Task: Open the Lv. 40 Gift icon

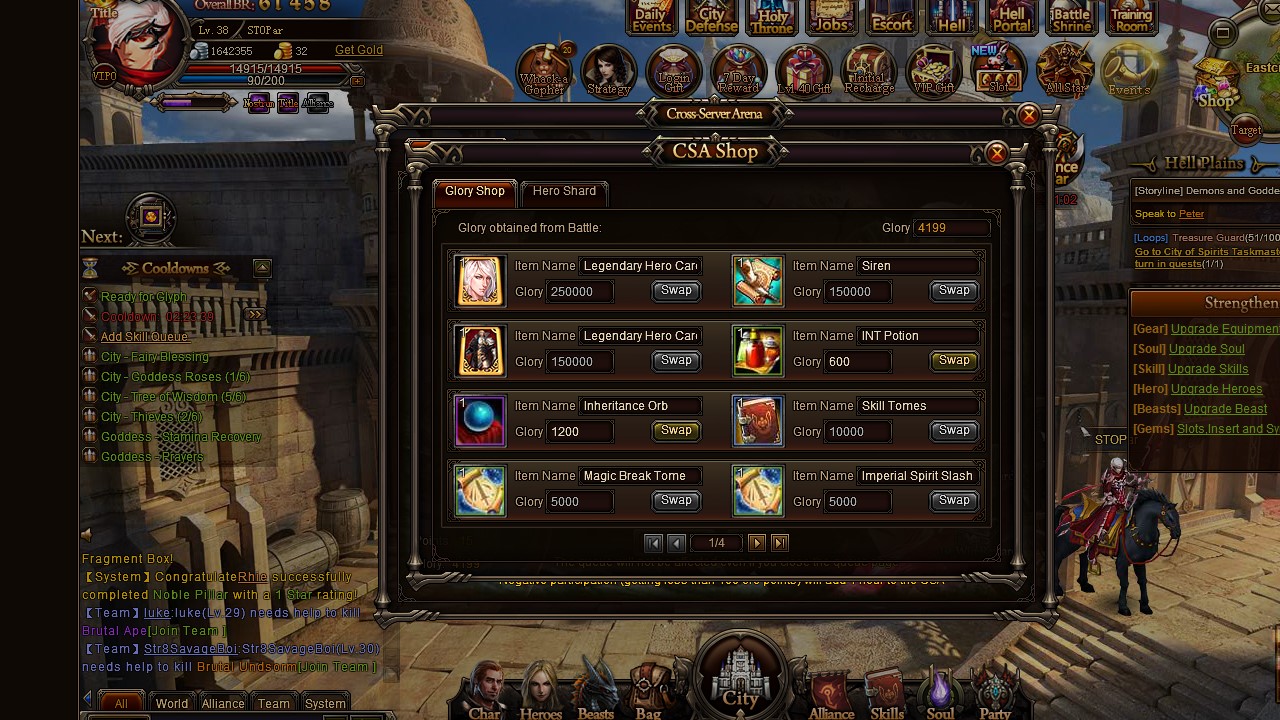Action: (804, 72)
